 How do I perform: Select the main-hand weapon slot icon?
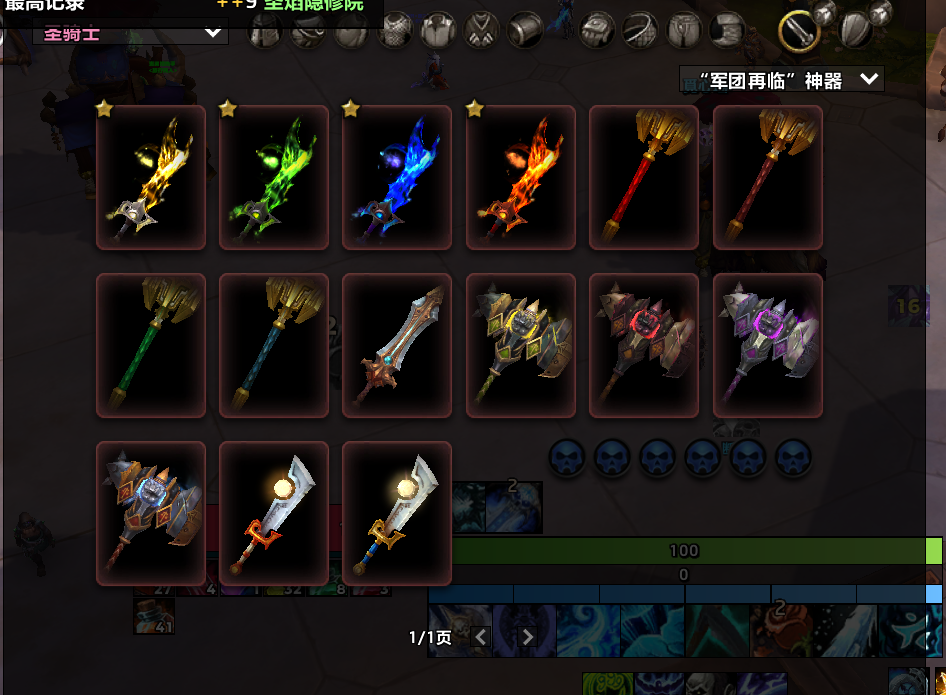pyautogui.click(x=799, y=32)
